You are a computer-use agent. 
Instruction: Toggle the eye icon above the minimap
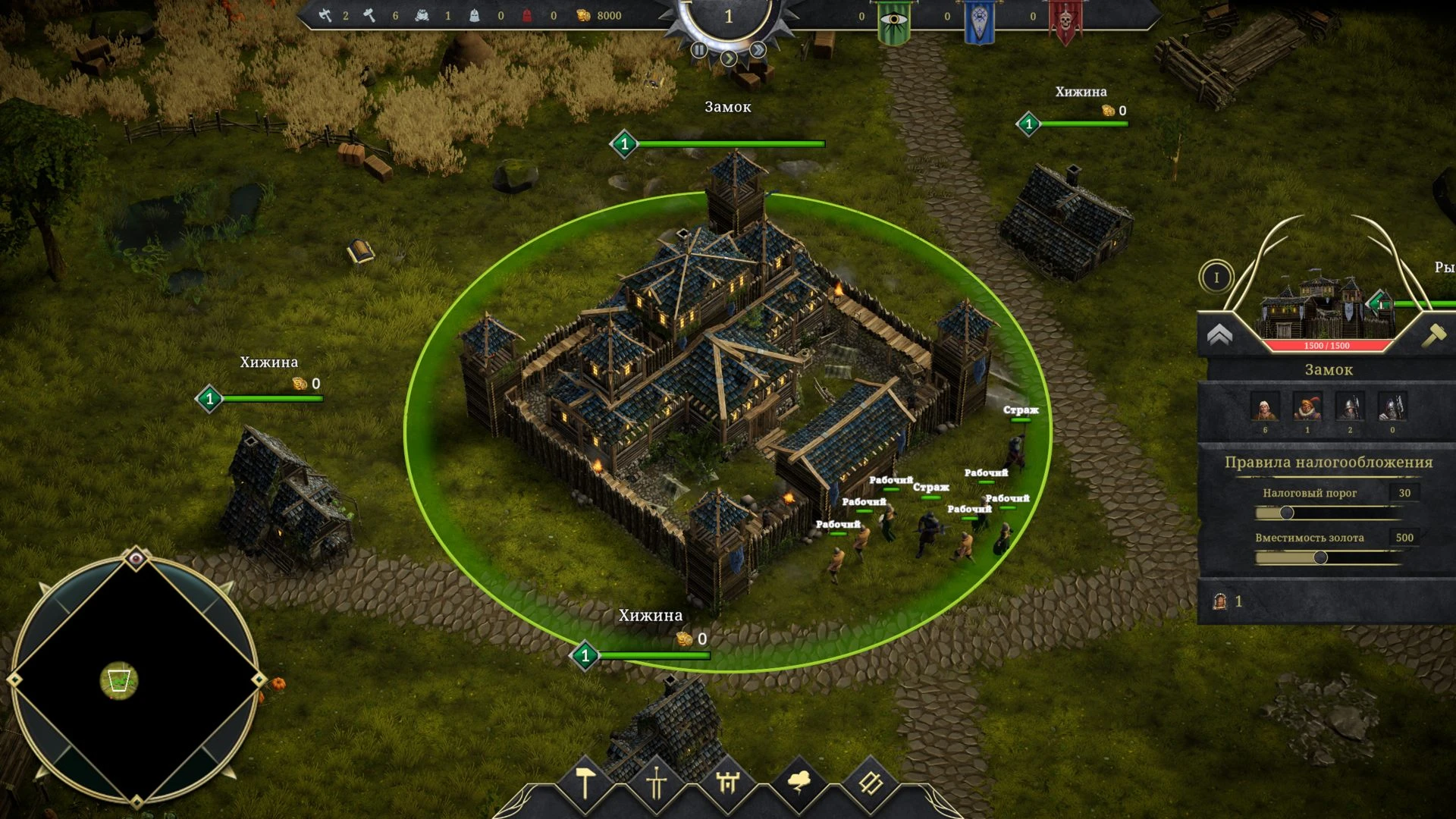click(x=136, y=560)
